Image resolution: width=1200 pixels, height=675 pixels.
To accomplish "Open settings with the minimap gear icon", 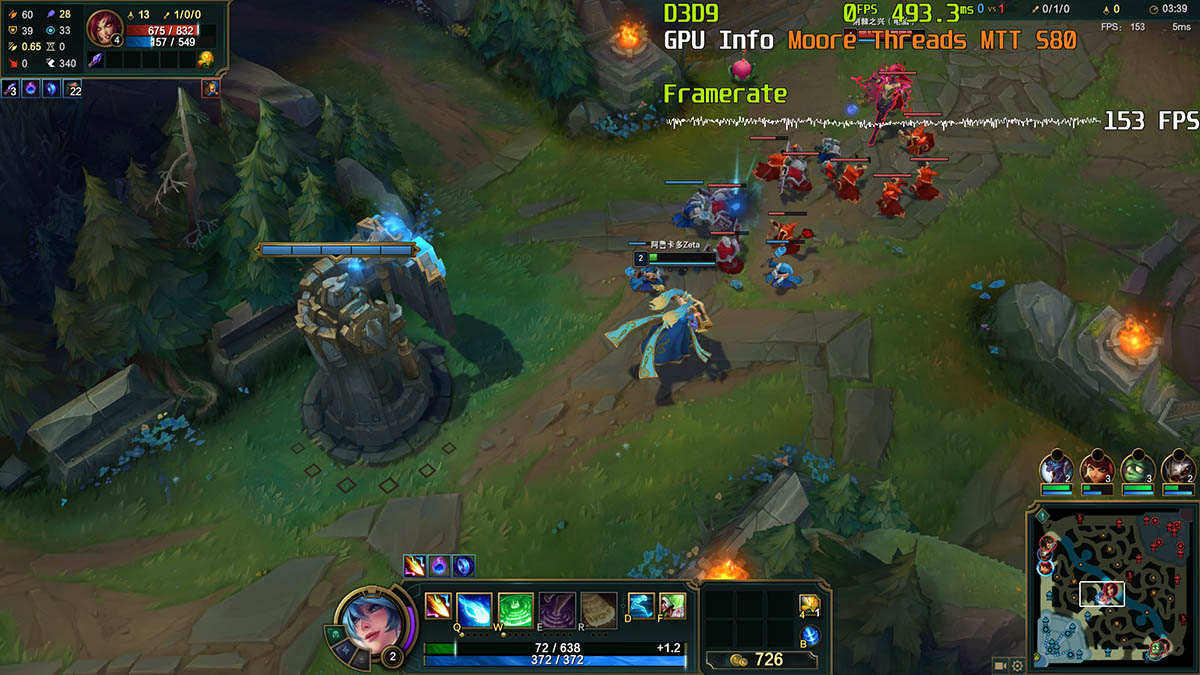I will coord(1017,665).
